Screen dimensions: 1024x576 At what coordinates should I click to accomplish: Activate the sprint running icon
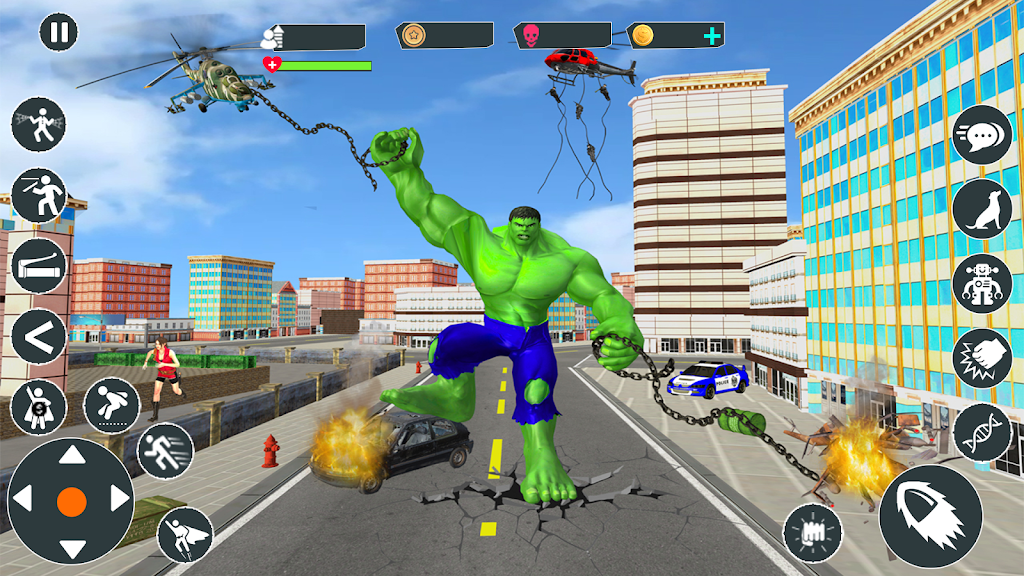[x=165, y=451]
